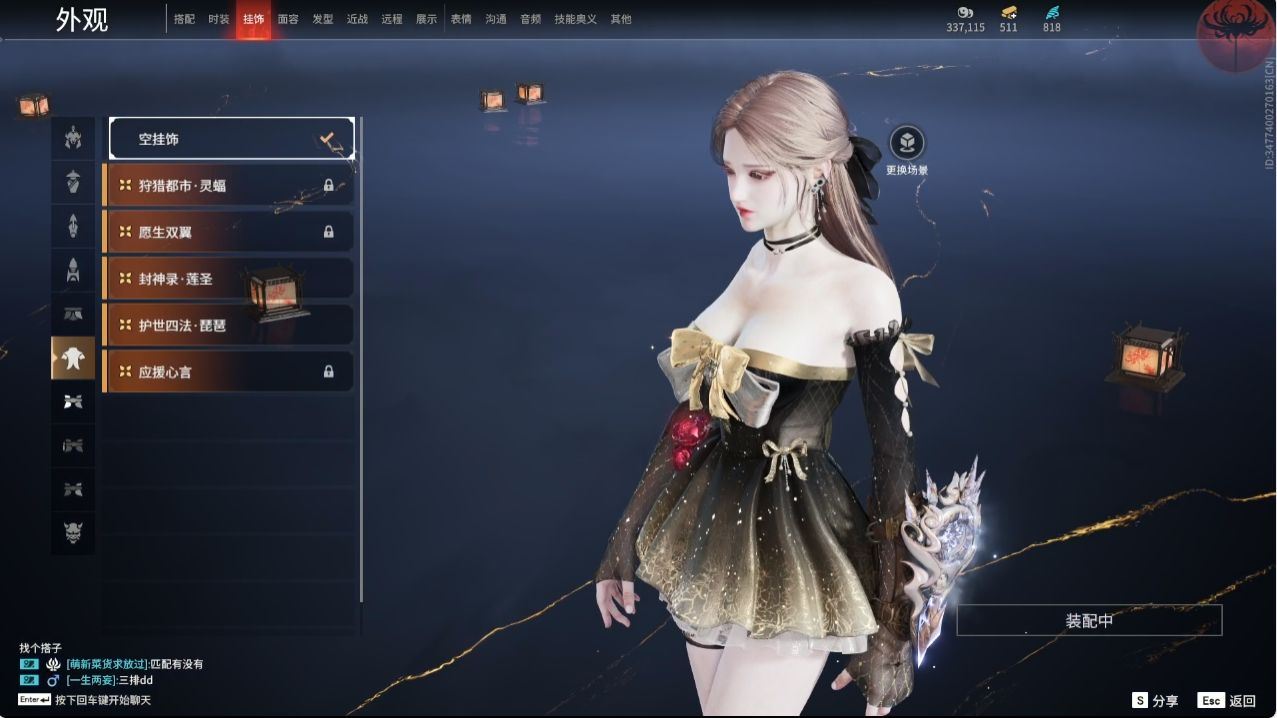Open the 近战 weapon tab
The width and height of the screenshot is (1277, 718).
(357, 19)
